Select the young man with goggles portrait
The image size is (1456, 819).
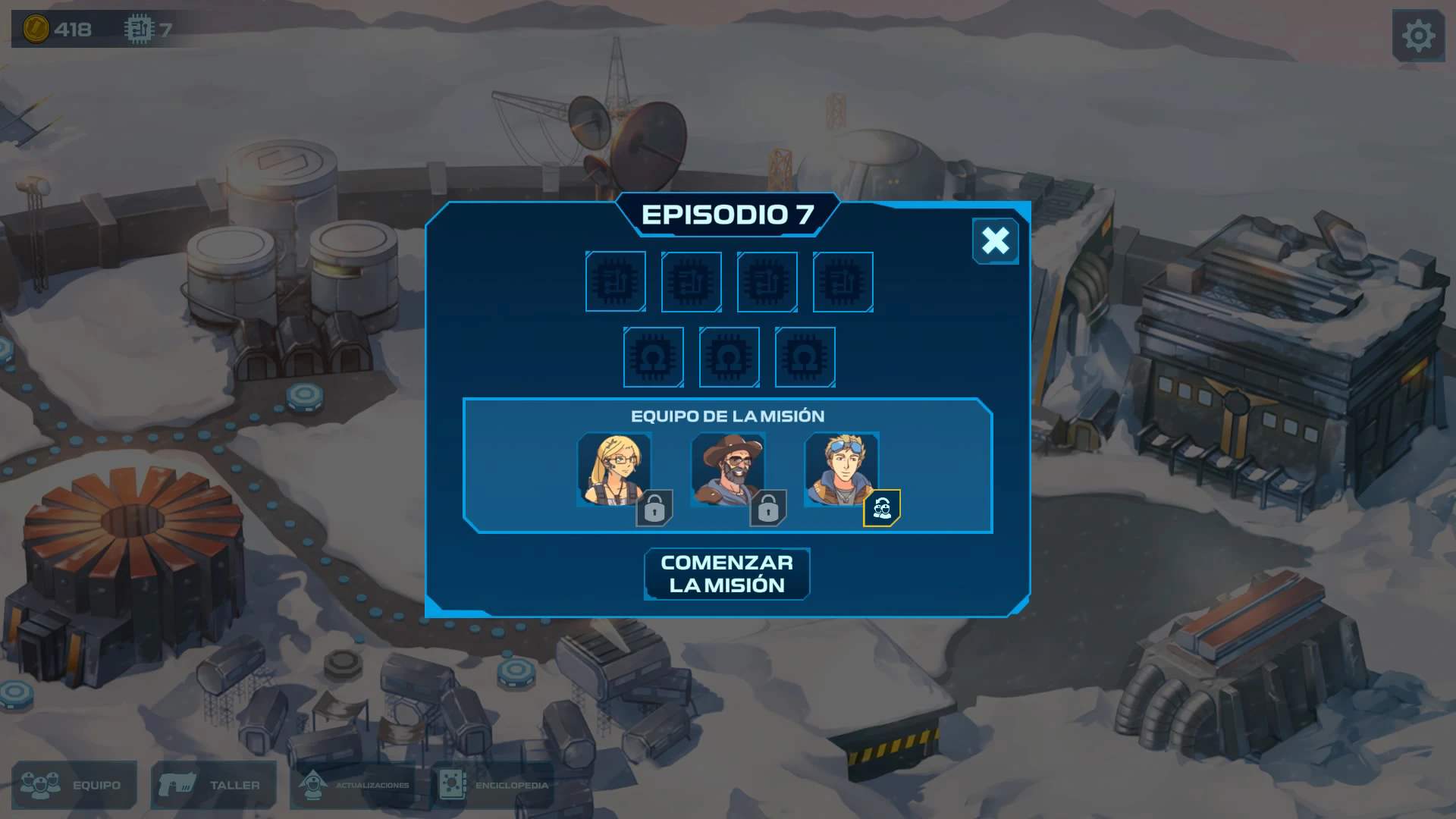point(841,469)
